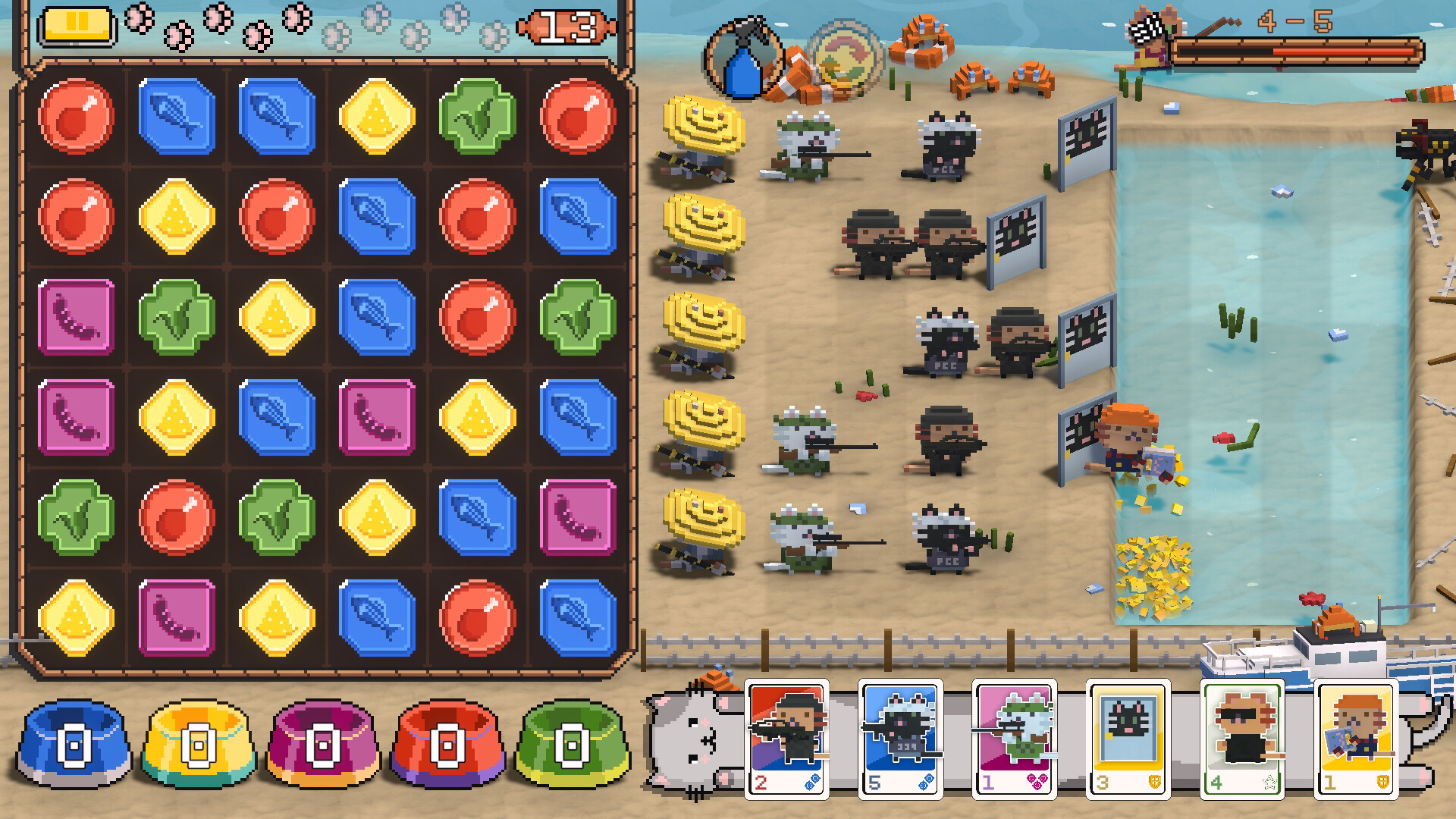Viewport: 1456px width, 819px height.
Task: Select the red tomato tile in the top-left corner
Action: [x=76, y=116]
